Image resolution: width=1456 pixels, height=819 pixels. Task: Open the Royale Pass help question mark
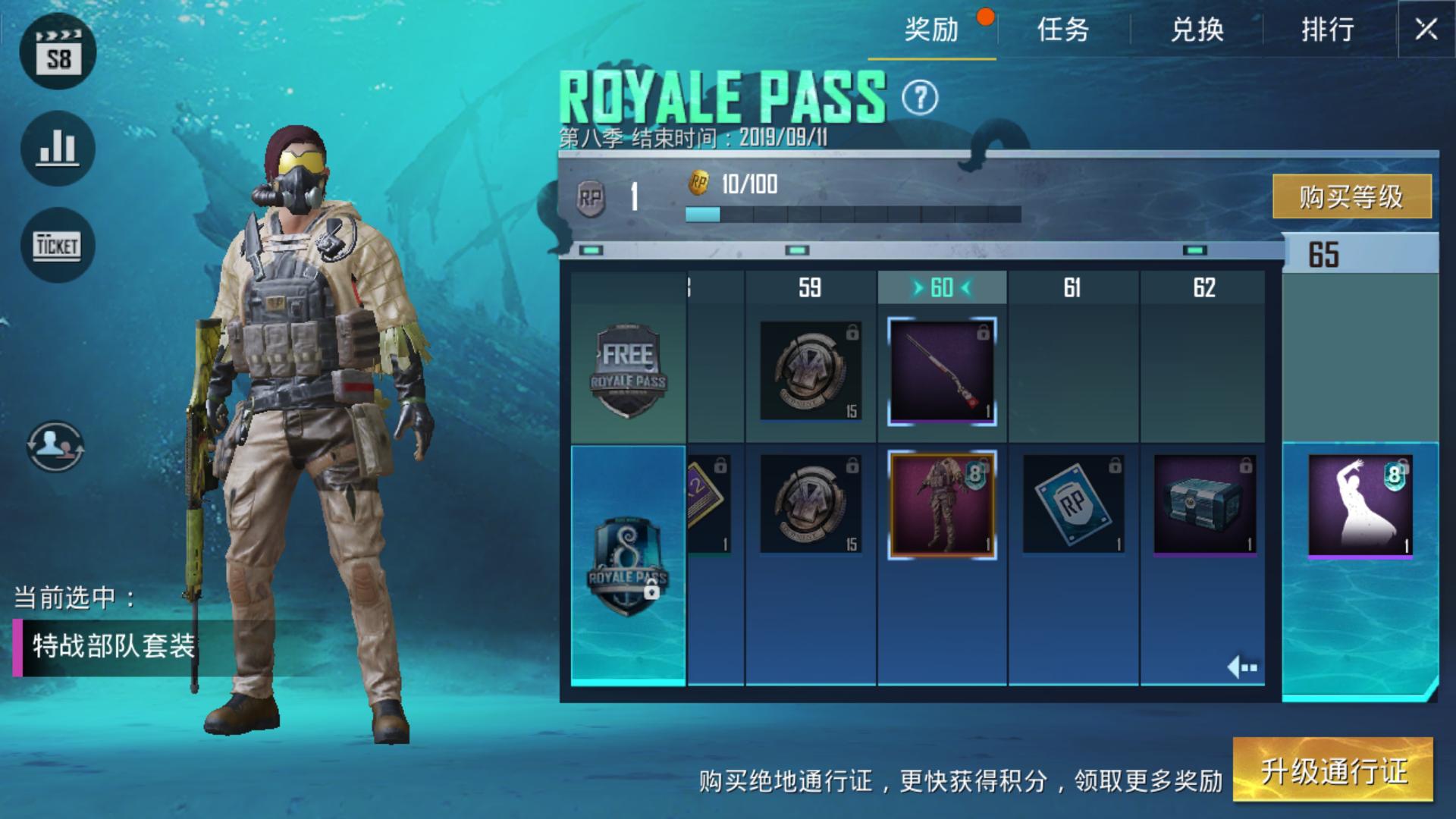920,98
